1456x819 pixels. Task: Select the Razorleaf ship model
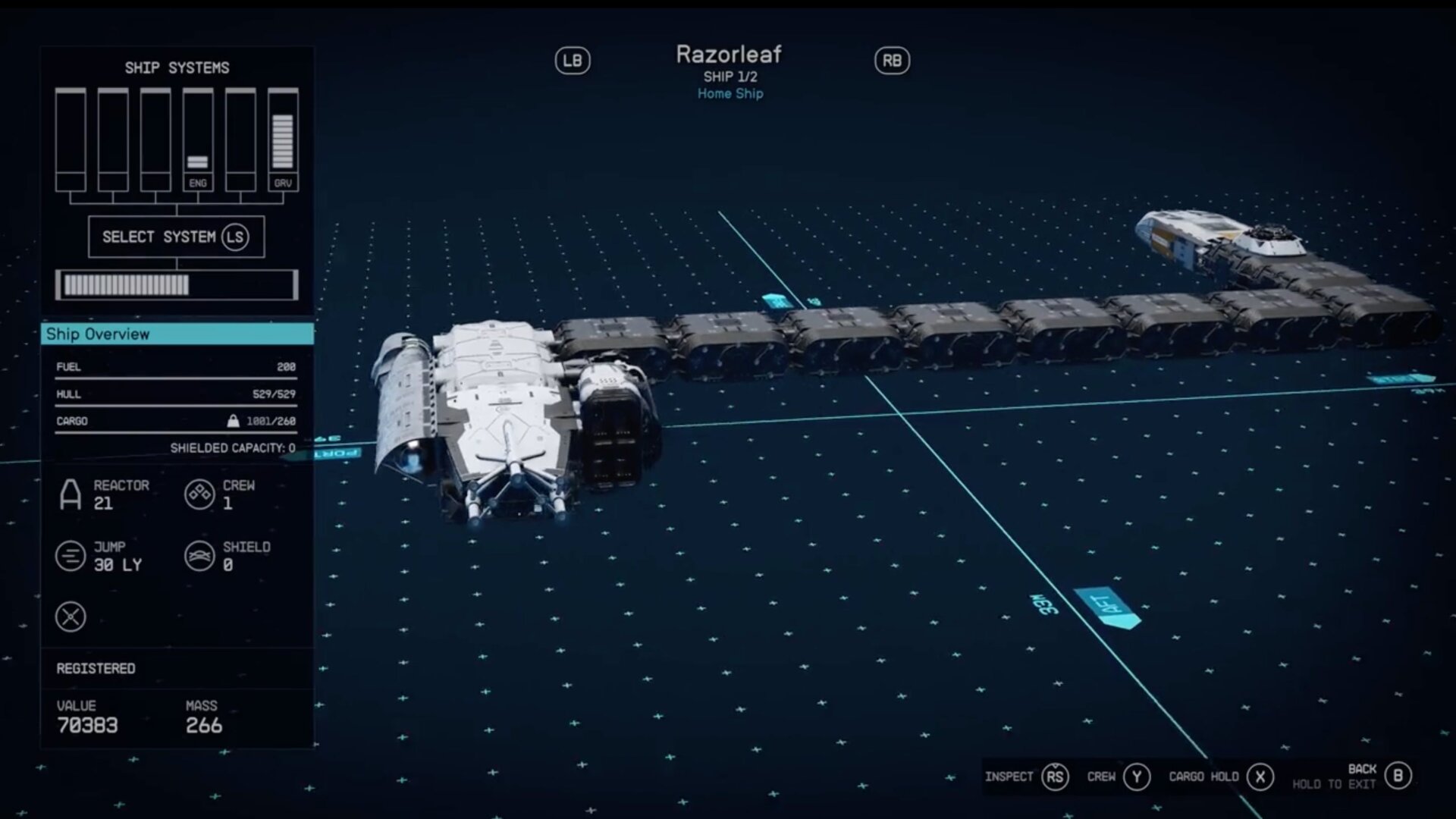pos(516,417)
